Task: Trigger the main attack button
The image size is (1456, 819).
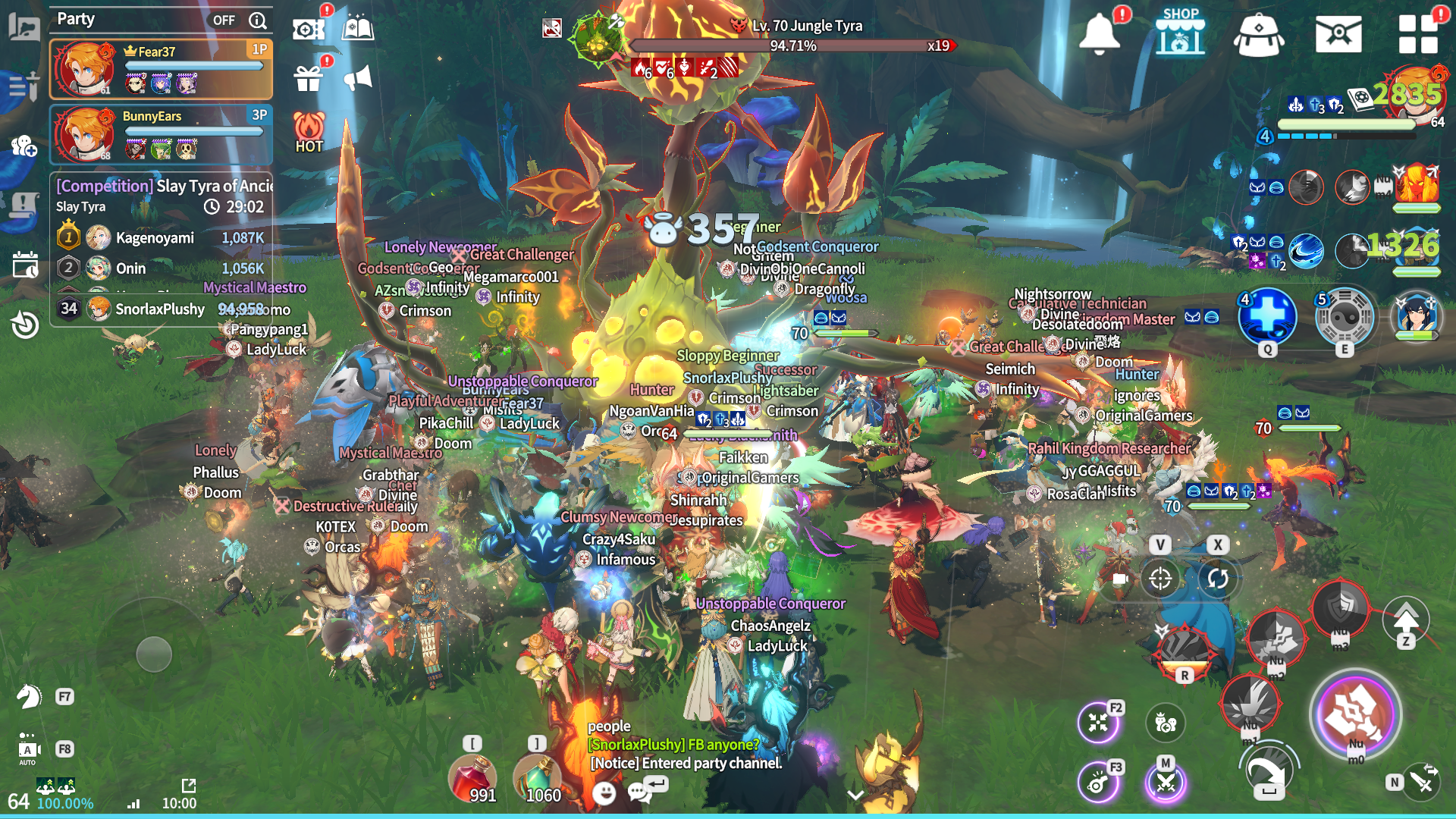Action: pos(1355,714)
